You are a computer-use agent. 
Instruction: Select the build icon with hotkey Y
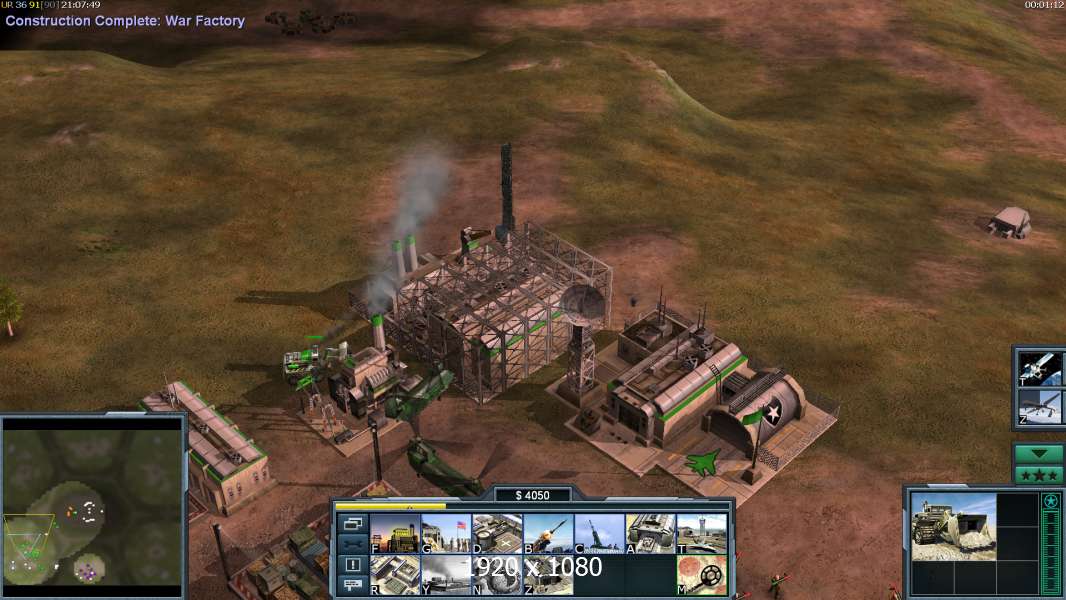click(446, 574)
